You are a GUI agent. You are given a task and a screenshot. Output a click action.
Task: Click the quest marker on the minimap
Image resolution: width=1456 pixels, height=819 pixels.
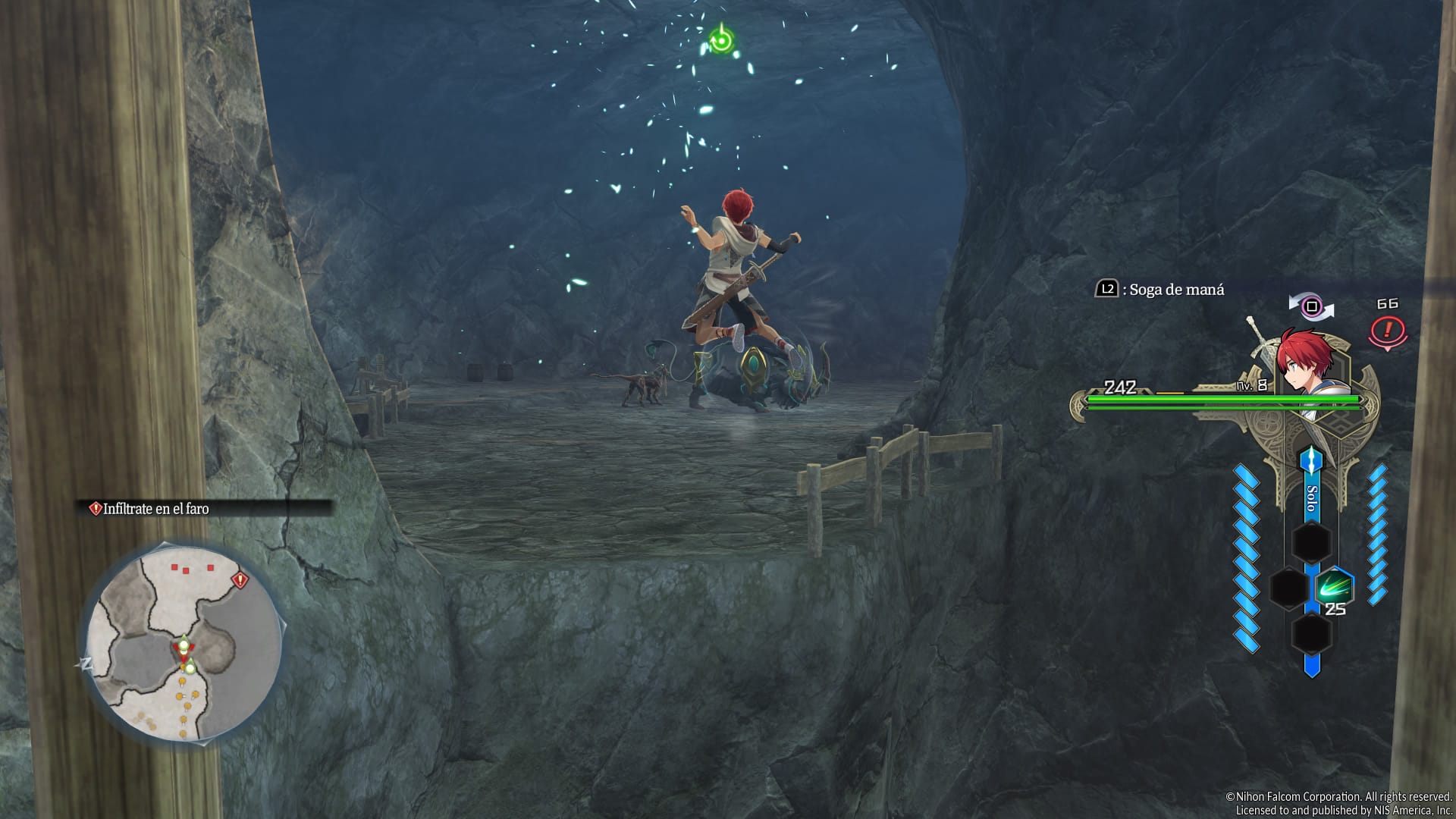point(240,581)
